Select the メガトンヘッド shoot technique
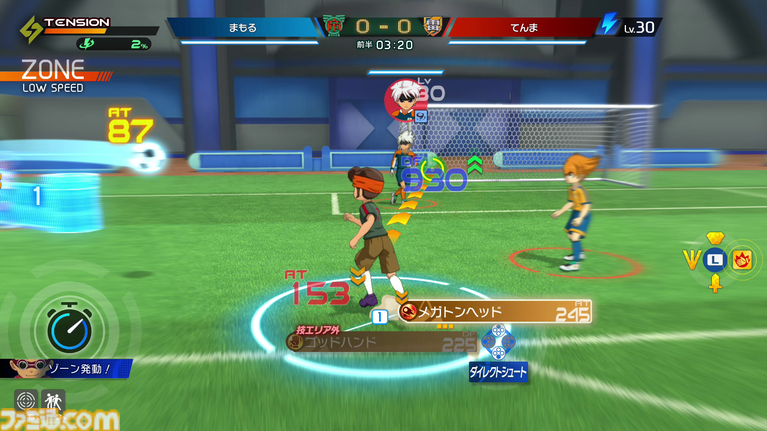This screenshot has width=767, height=431. pos(495,312)
